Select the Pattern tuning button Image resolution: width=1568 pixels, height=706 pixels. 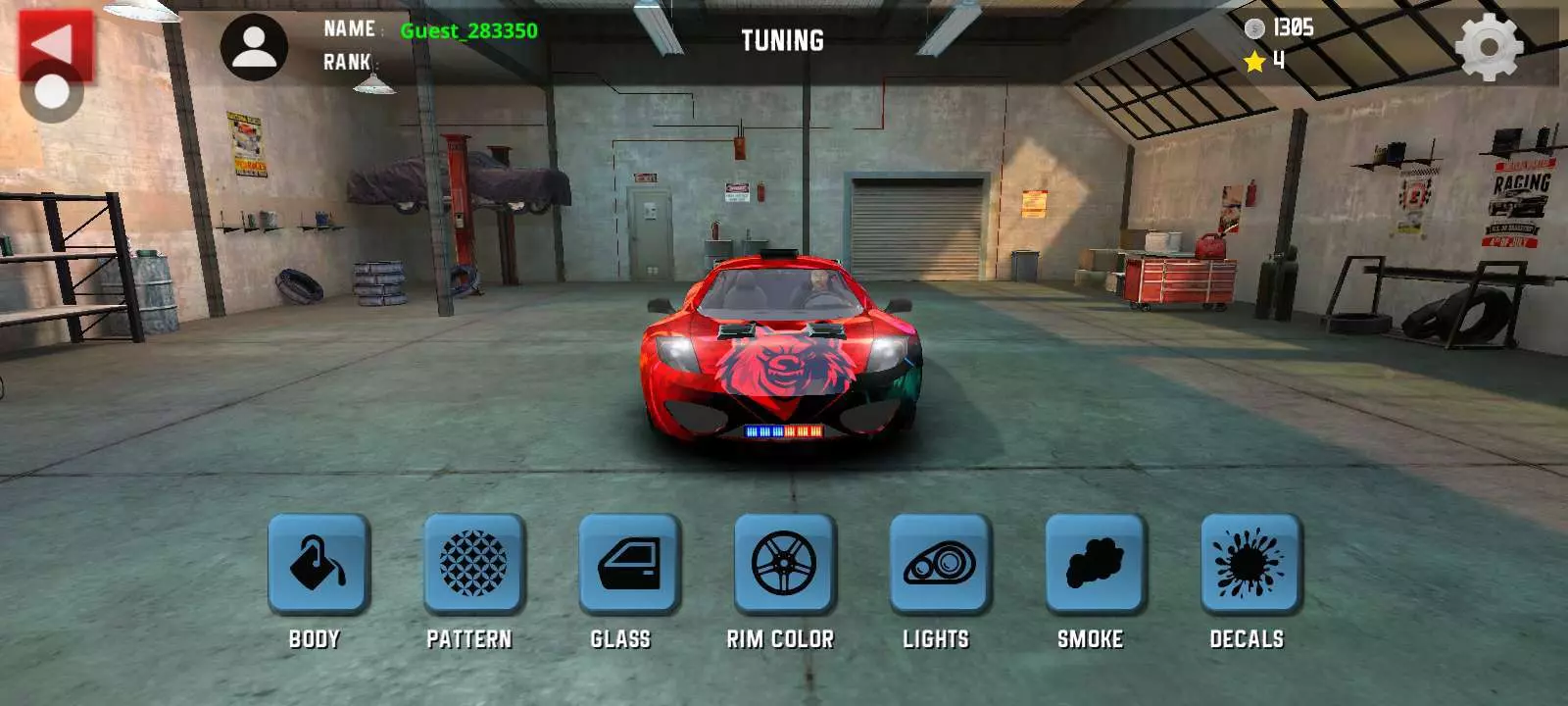coord(473,564)
